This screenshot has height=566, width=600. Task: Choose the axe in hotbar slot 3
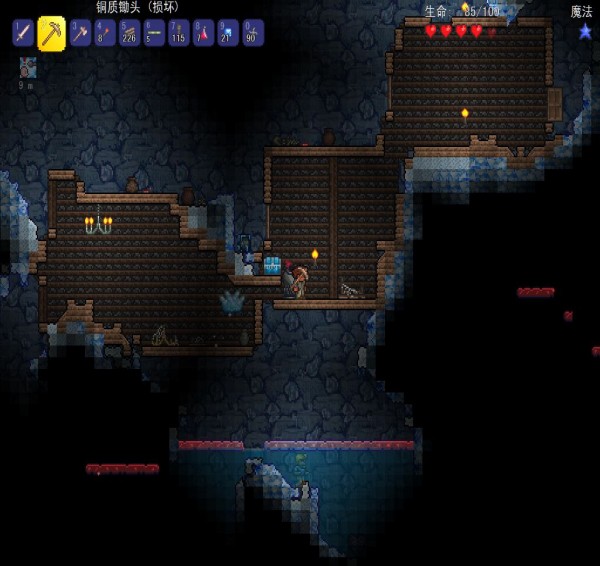click(80, 33)
